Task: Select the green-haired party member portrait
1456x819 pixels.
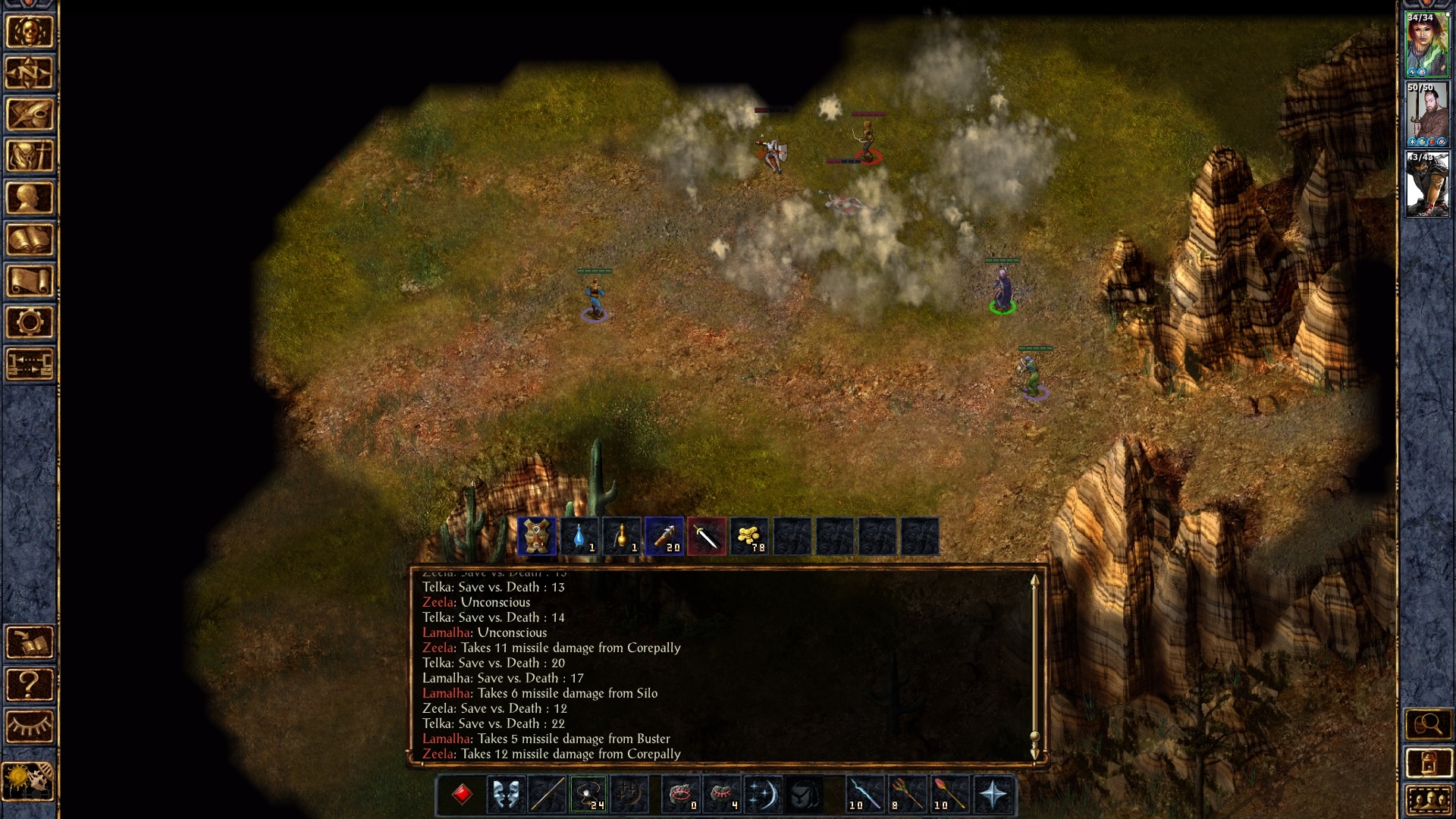Action: coord(1427,44)
